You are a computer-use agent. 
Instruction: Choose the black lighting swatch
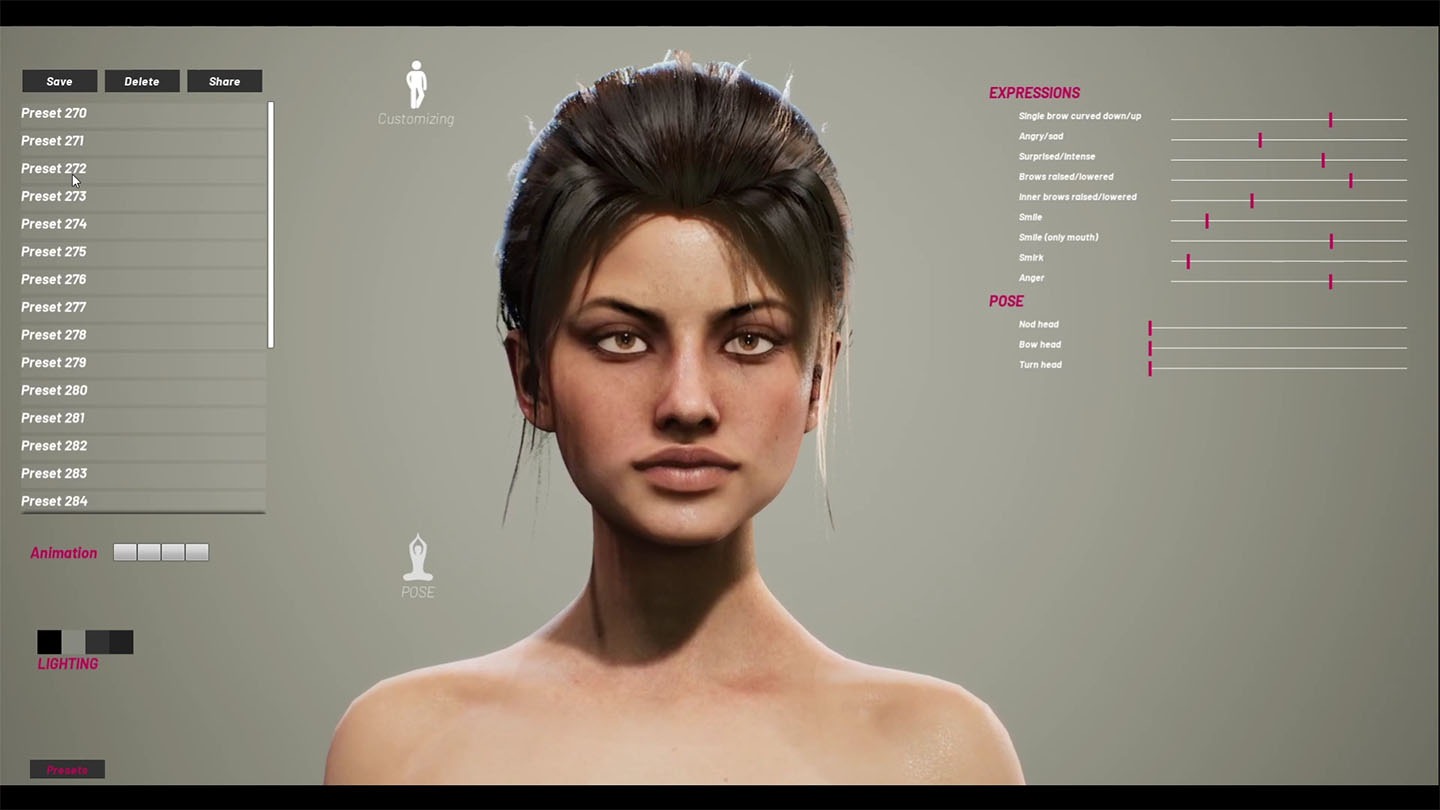point(49,642)
